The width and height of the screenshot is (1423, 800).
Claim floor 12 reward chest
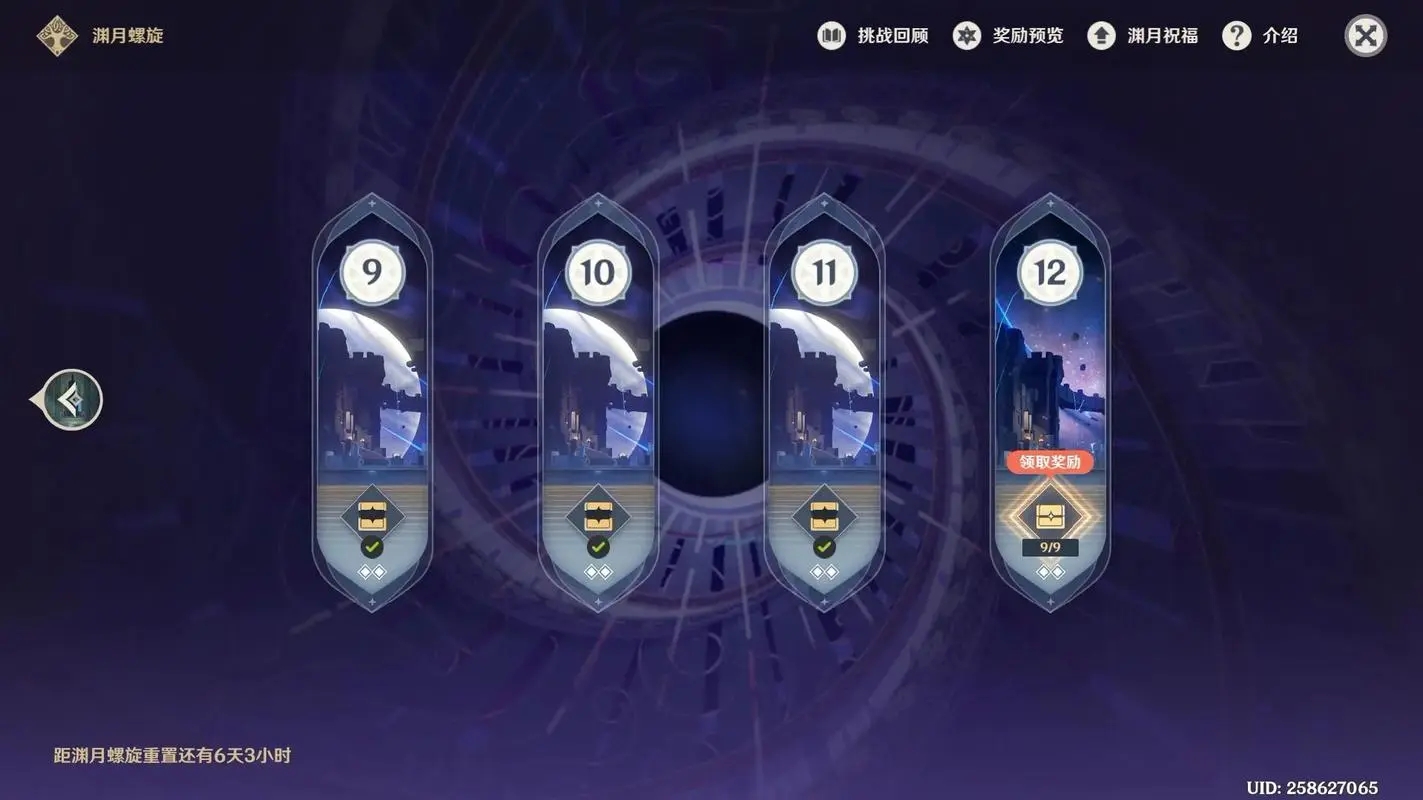[1050, 516]
